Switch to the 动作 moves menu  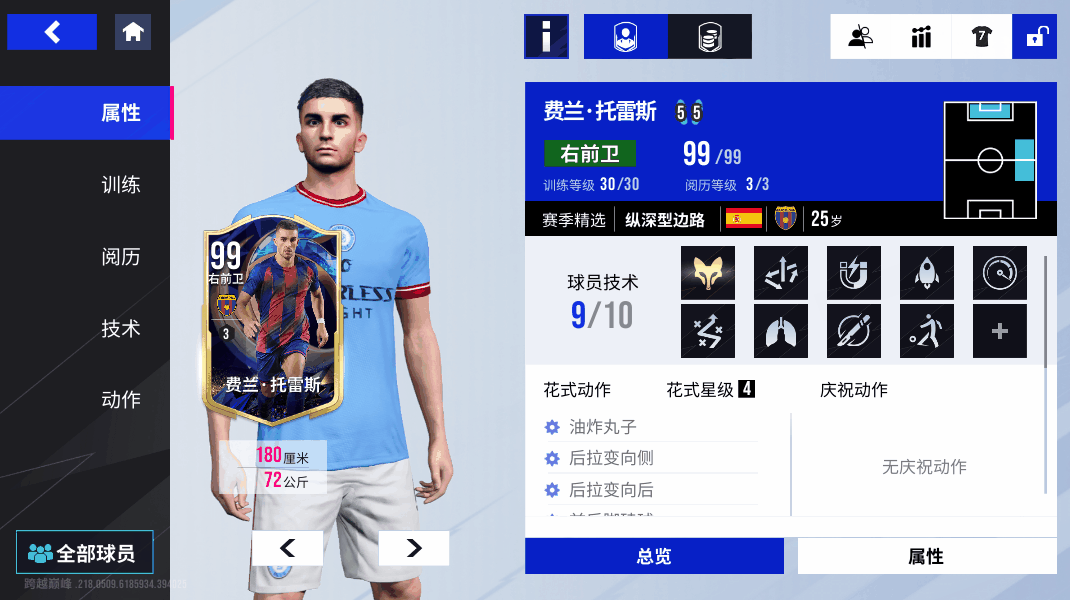click(x=120, y=400)
